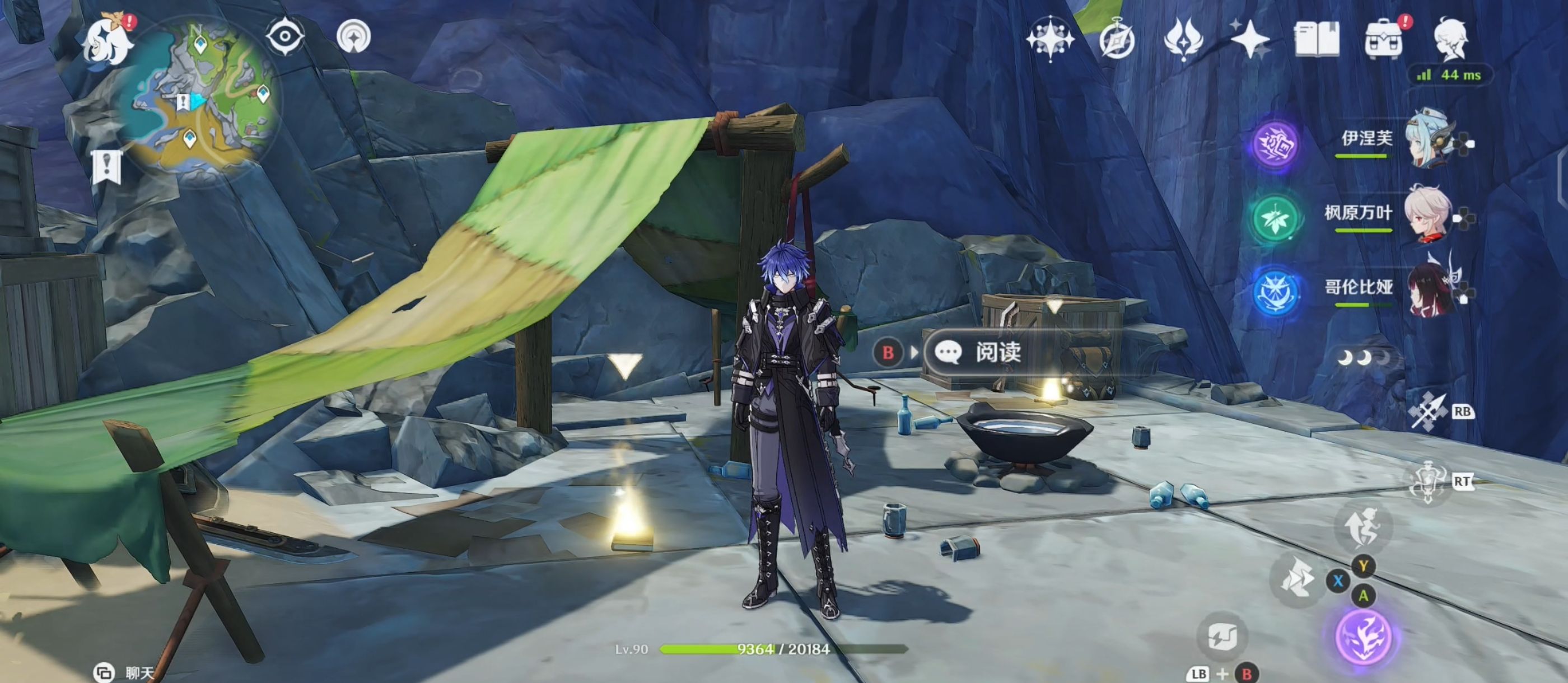Image resolution: width=1568 pixels, height=683 pixels.
Task: Click the concentric-ring star icon near the minimap
Action: click(354, 38)
